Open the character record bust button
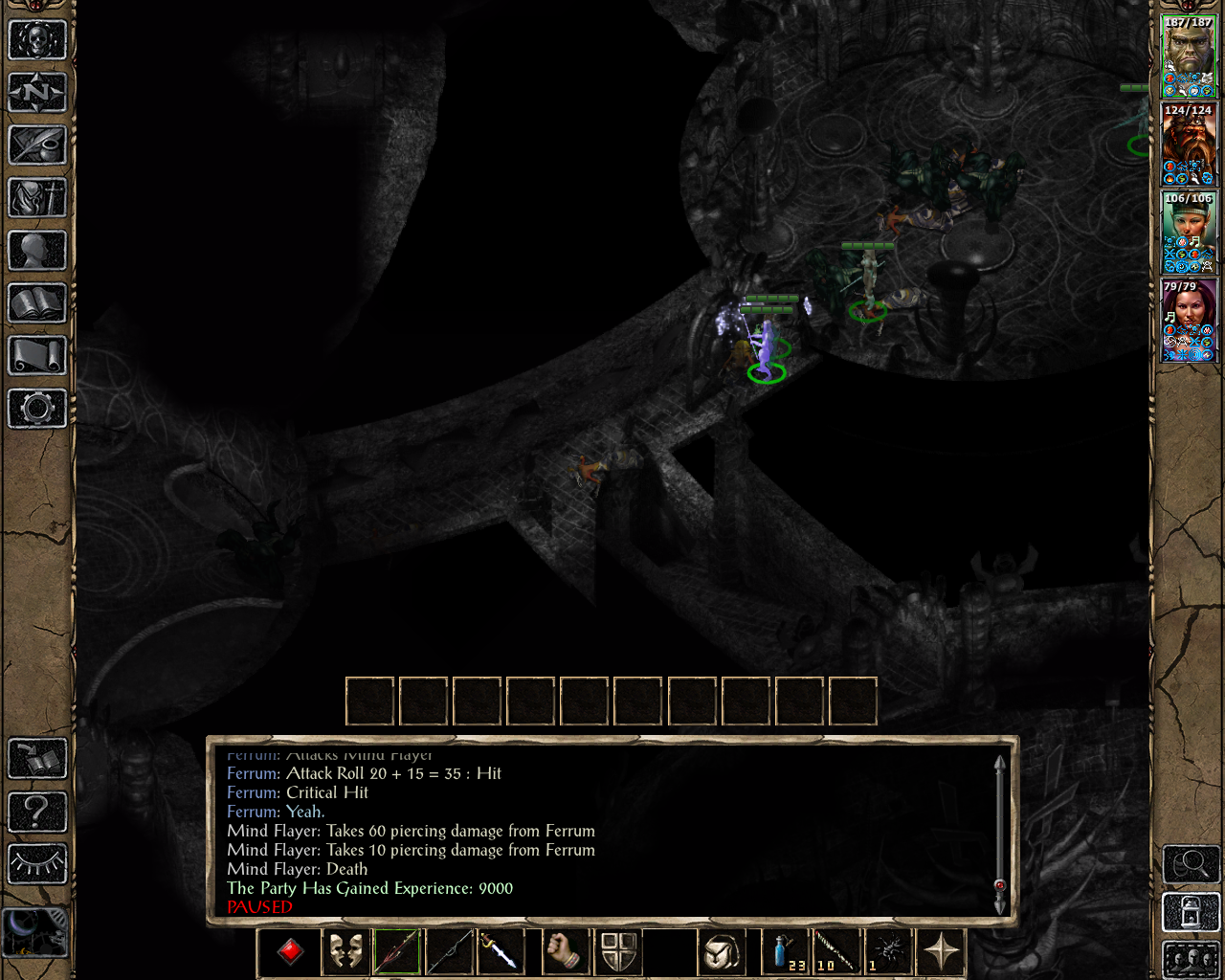This screenshot has width=1225, height=980. coord(37,251)
